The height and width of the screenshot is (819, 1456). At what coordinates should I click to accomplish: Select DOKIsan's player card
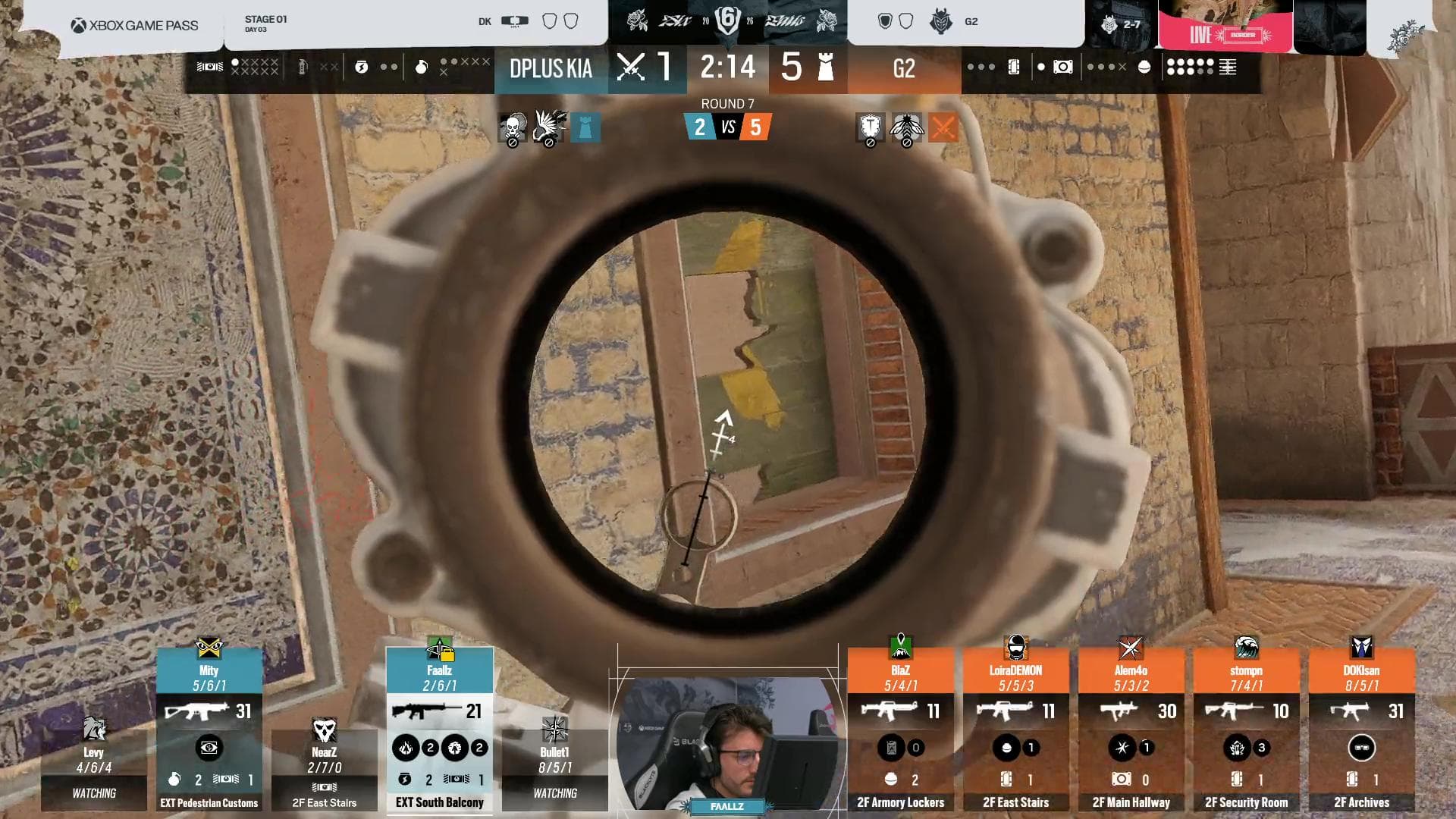[1361, 730]
